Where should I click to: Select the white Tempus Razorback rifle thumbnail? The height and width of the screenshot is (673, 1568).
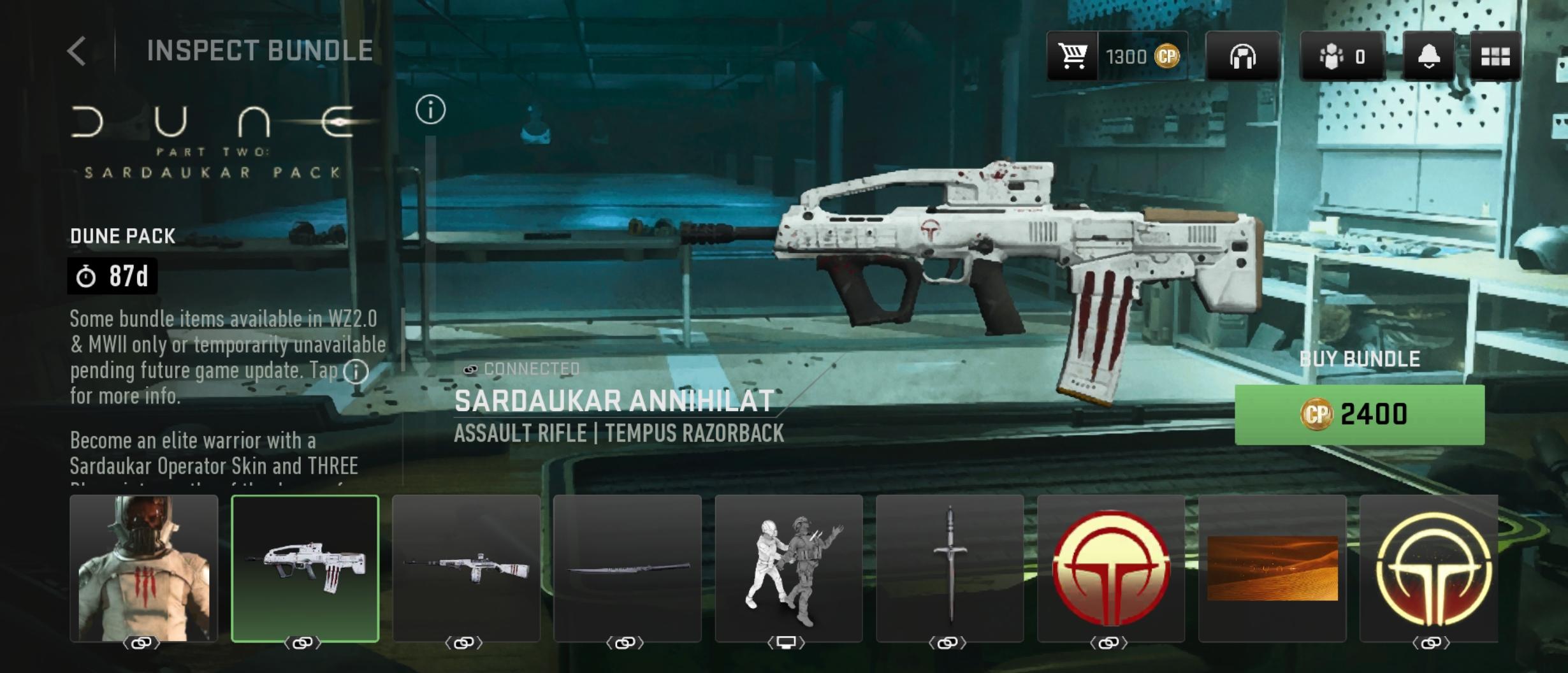click(305, 568)
